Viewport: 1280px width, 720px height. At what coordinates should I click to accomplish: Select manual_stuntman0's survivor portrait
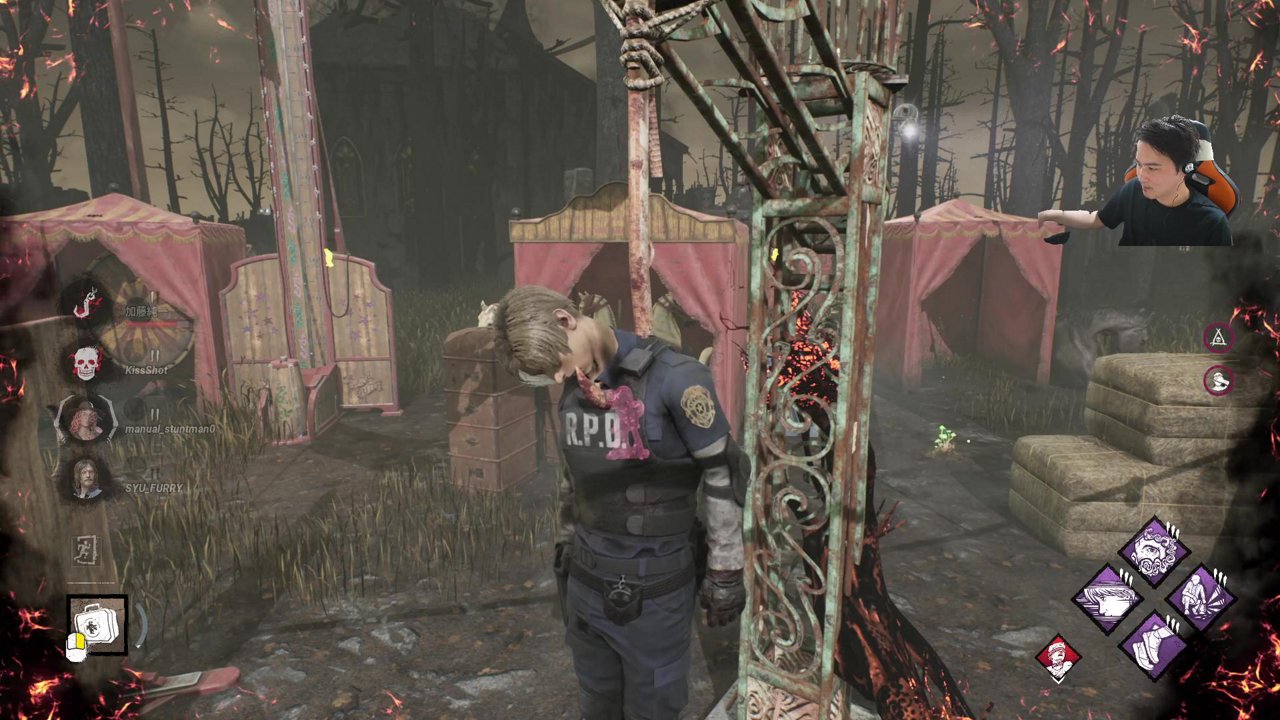click(x=86, y=419)
